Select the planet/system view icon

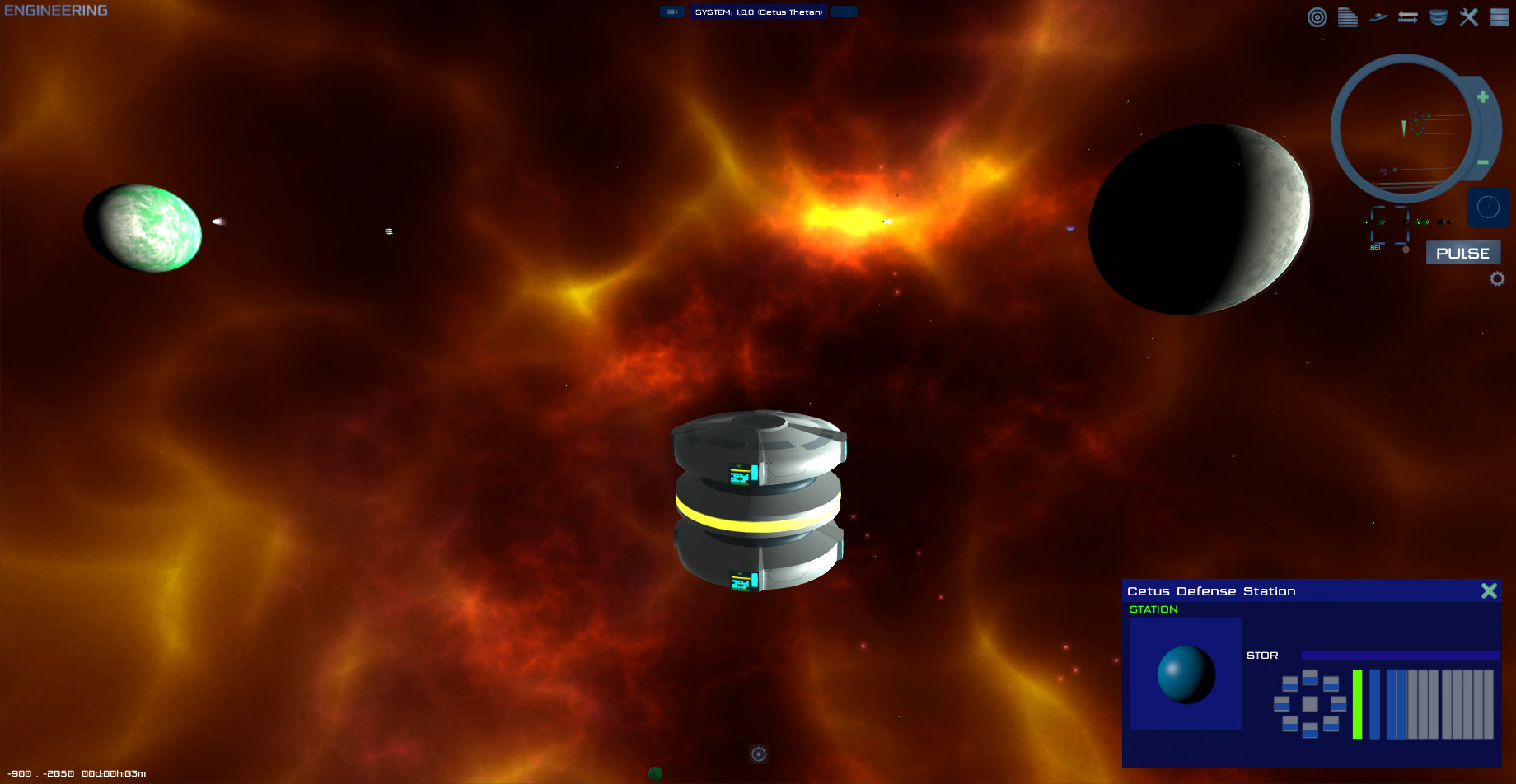pos(1378,16)
